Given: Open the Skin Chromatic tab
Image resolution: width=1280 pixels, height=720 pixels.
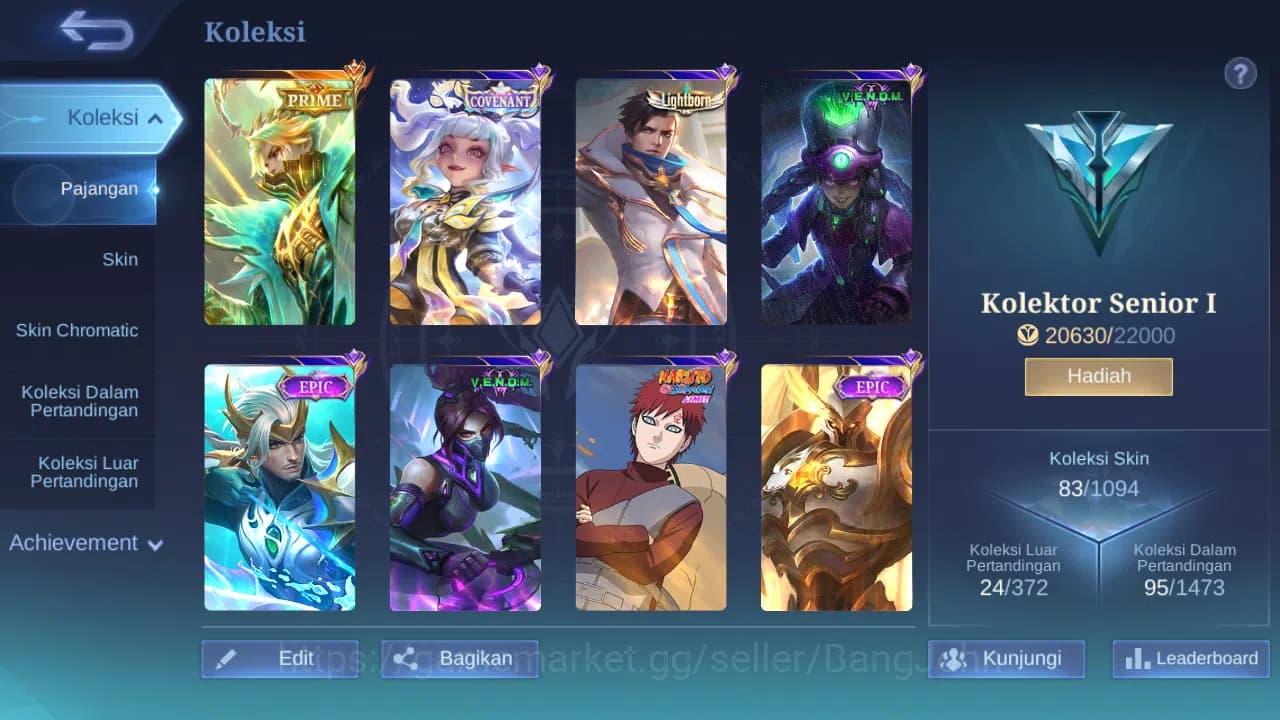Looking at the screenshot, I should (79, 330).
